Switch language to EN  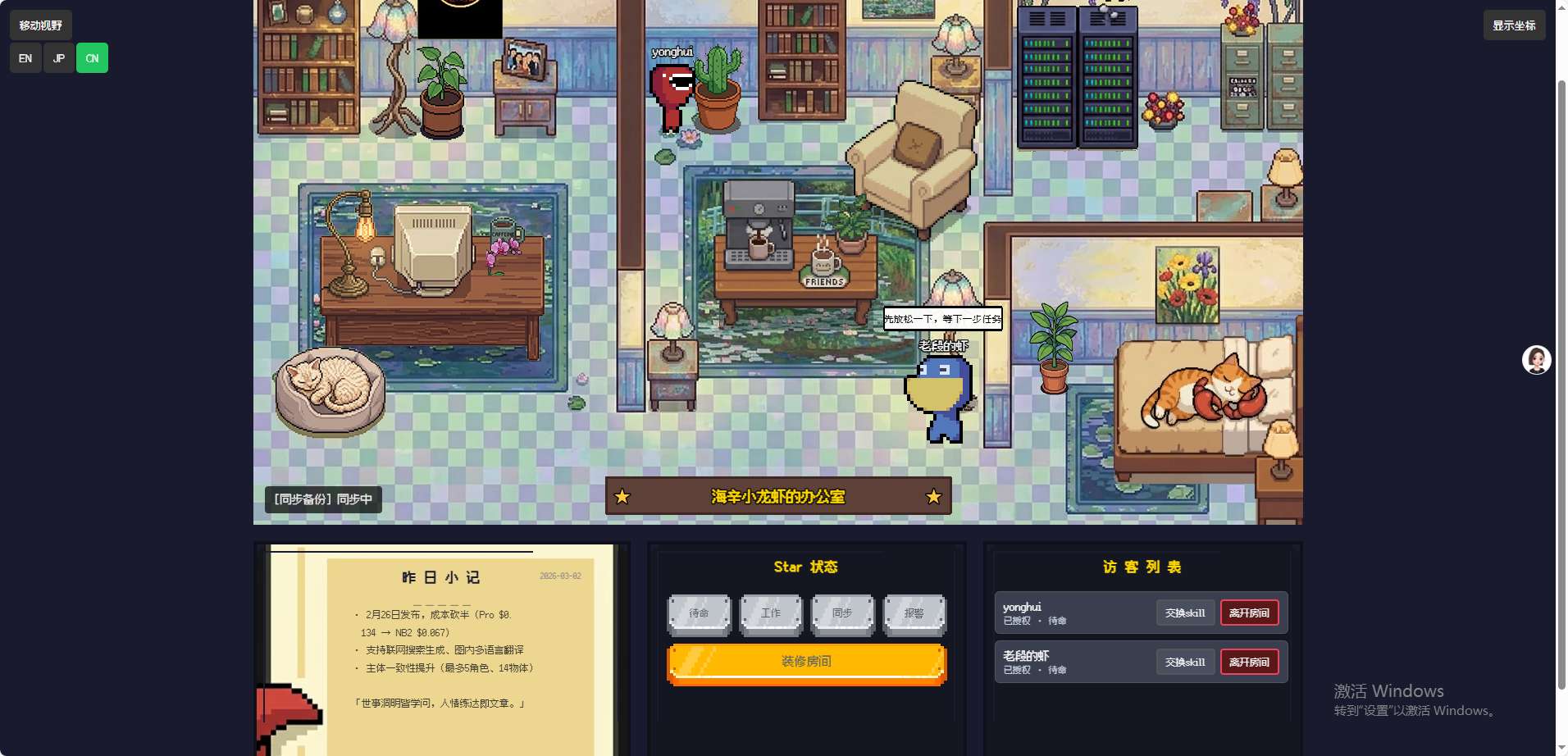25,58
